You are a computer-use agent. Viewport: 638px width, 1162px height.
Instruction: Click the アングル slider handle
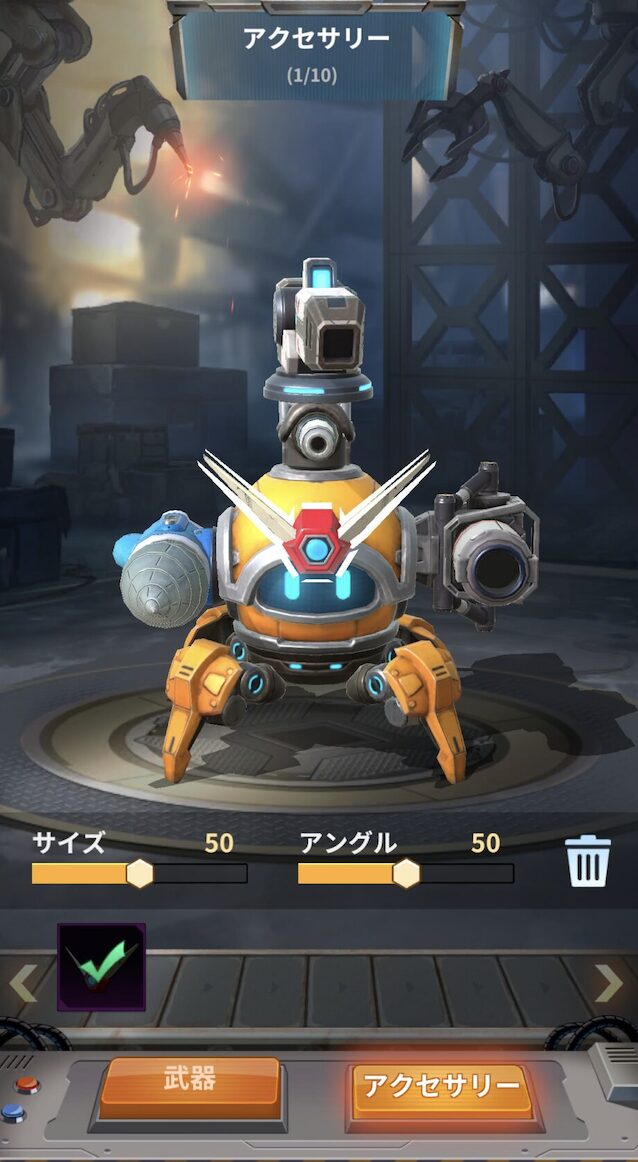pos(406,873)
